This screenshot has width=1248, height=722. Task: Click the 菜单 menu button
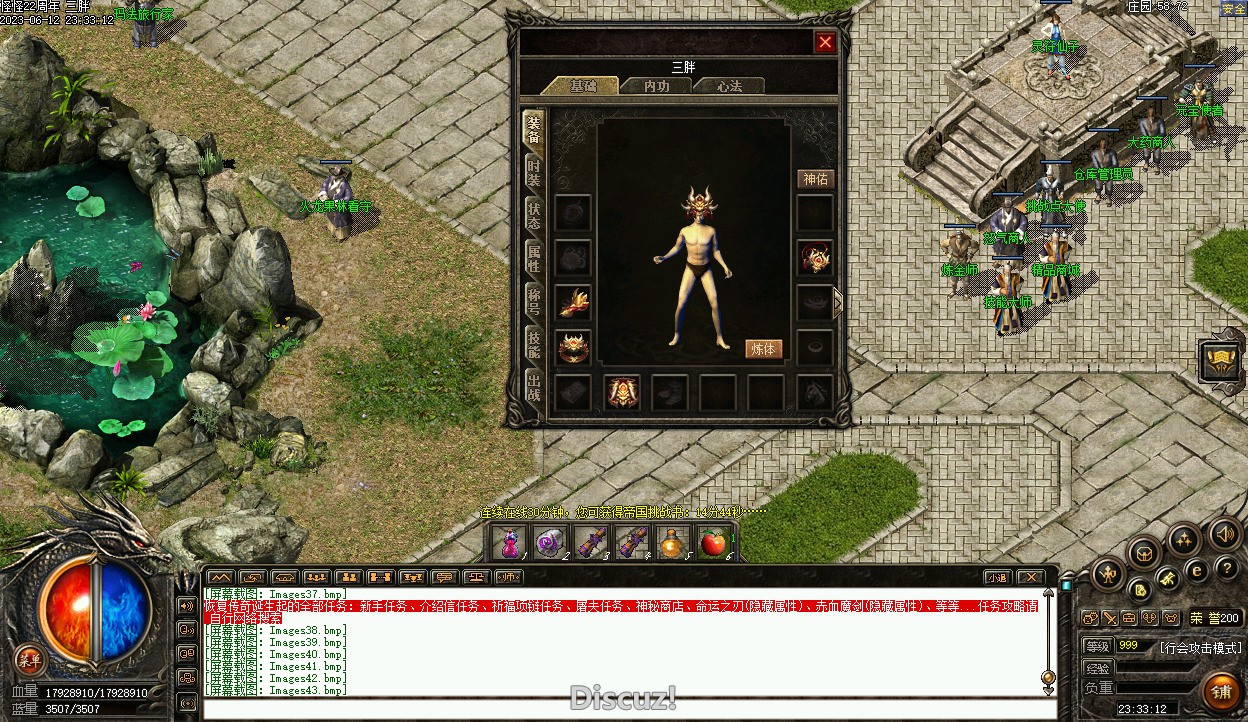tap(29, 658)
